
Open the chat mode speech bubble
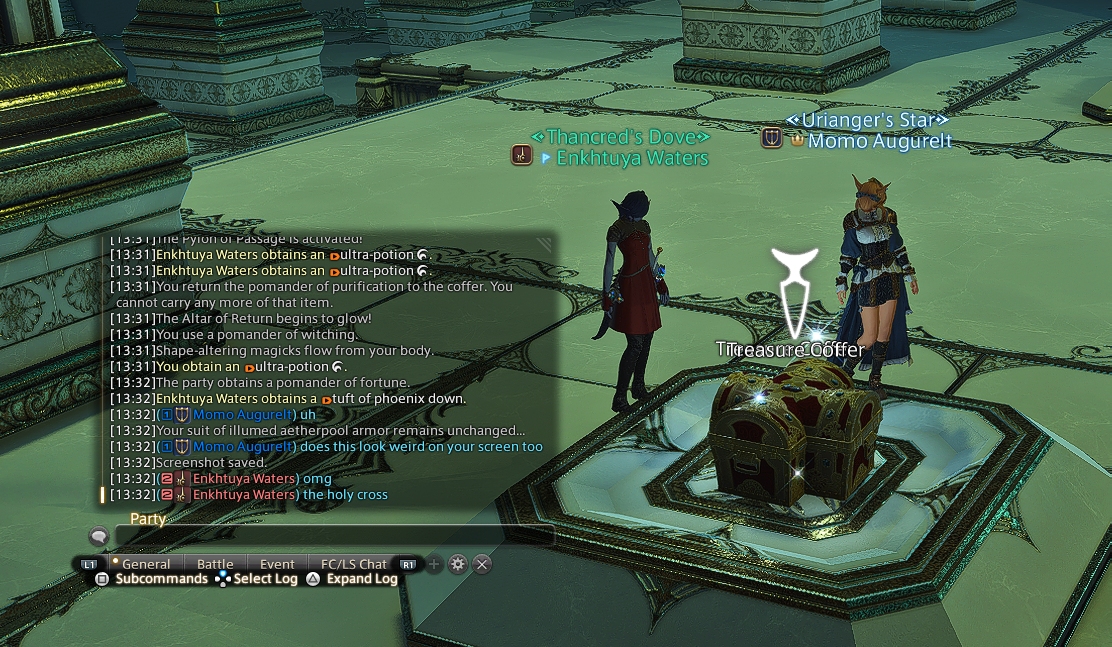coord(98,537)
